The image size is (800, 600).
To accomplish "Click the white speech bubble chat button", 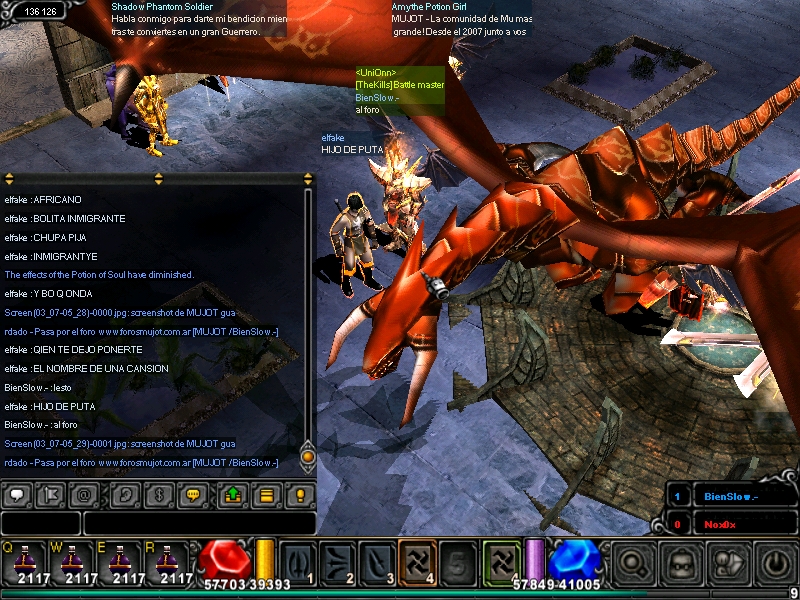I will 17,494.
